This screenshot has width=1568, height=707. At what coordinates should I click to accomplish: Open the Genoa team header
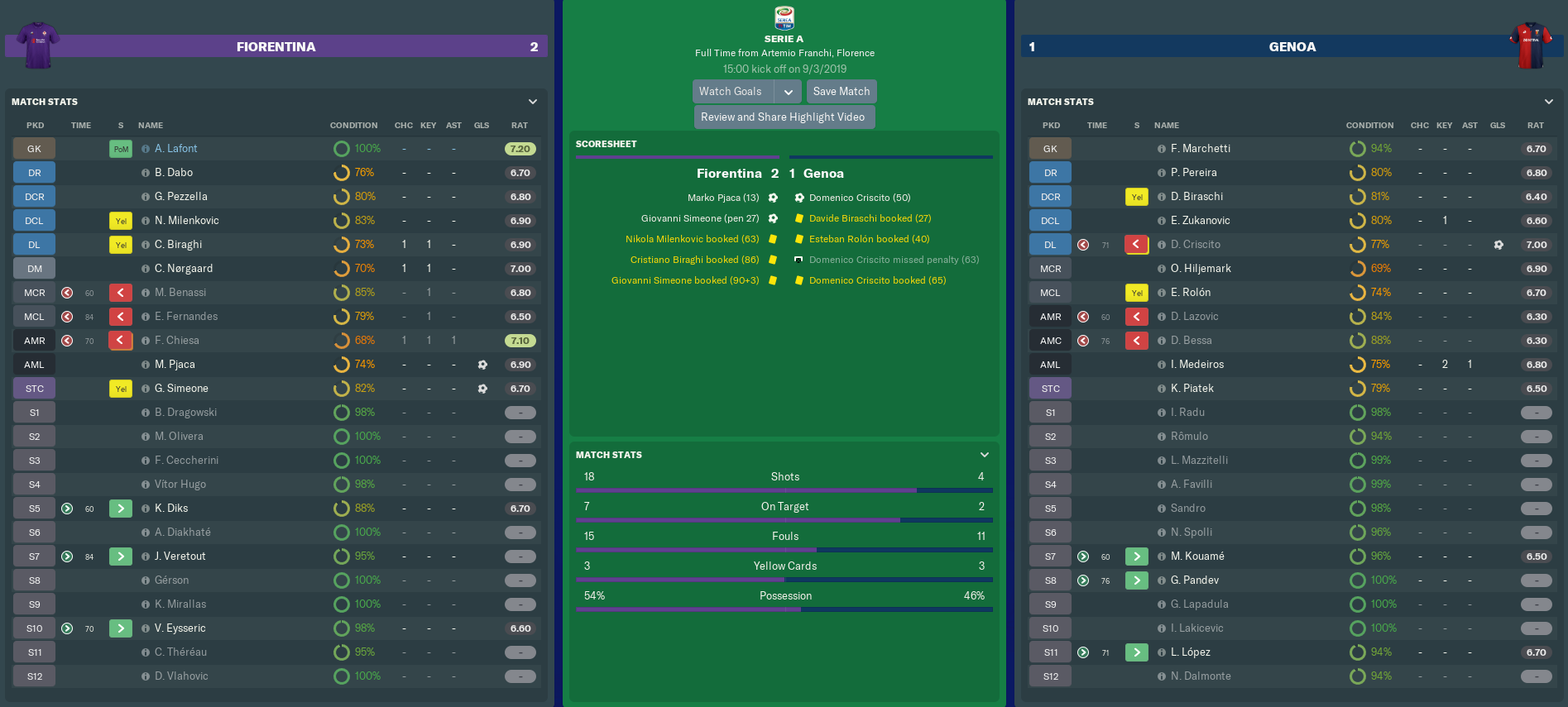point(1292,47)
